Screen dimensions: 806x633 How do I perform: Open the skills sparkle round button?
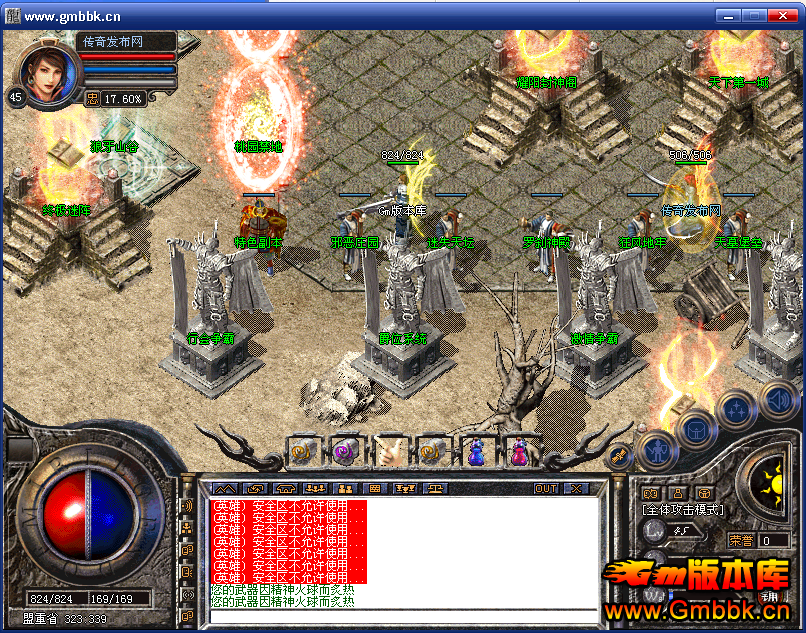pos(736,407)
